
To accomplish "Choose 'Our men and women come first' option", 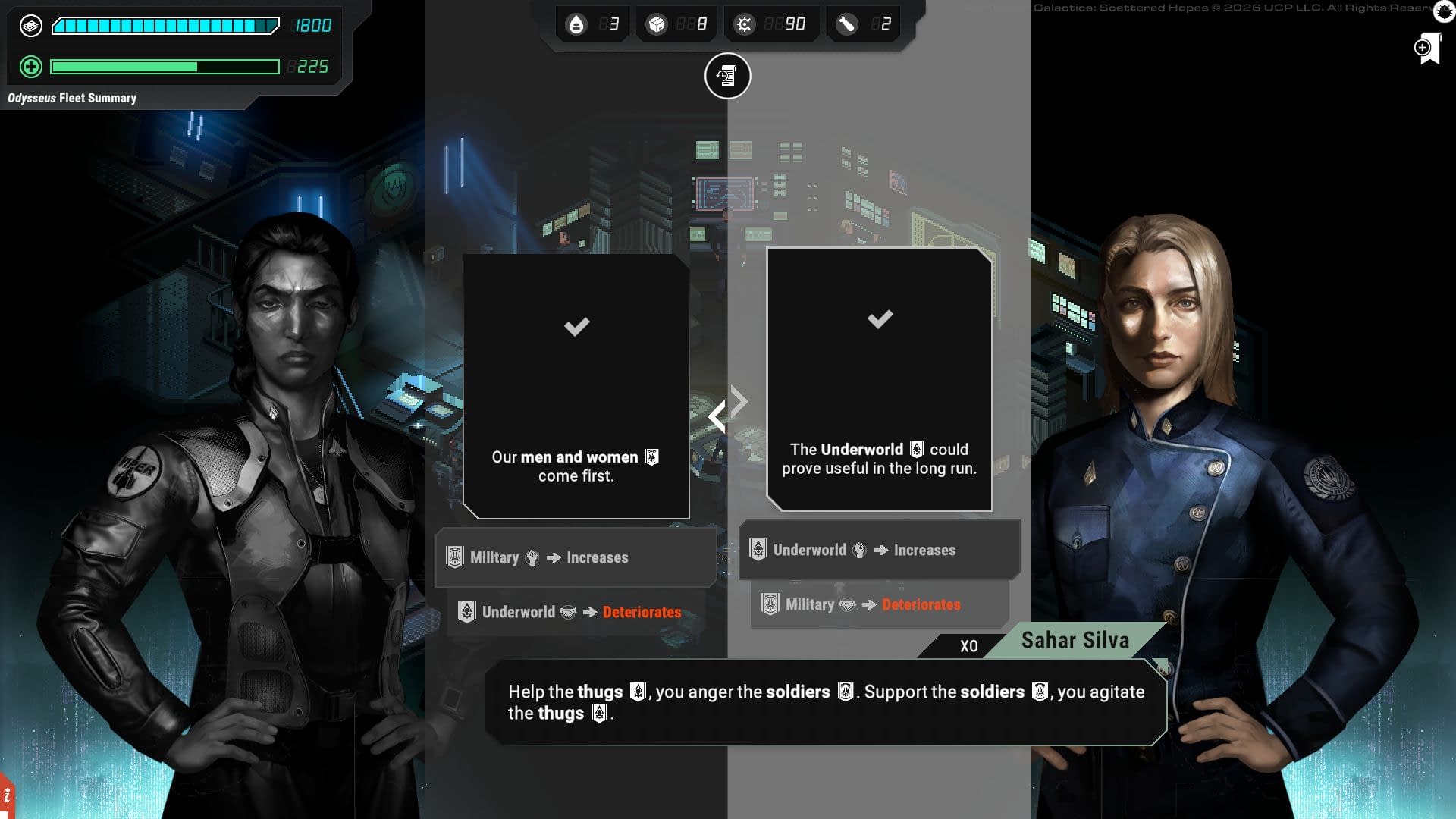I will tap(576, 387).
